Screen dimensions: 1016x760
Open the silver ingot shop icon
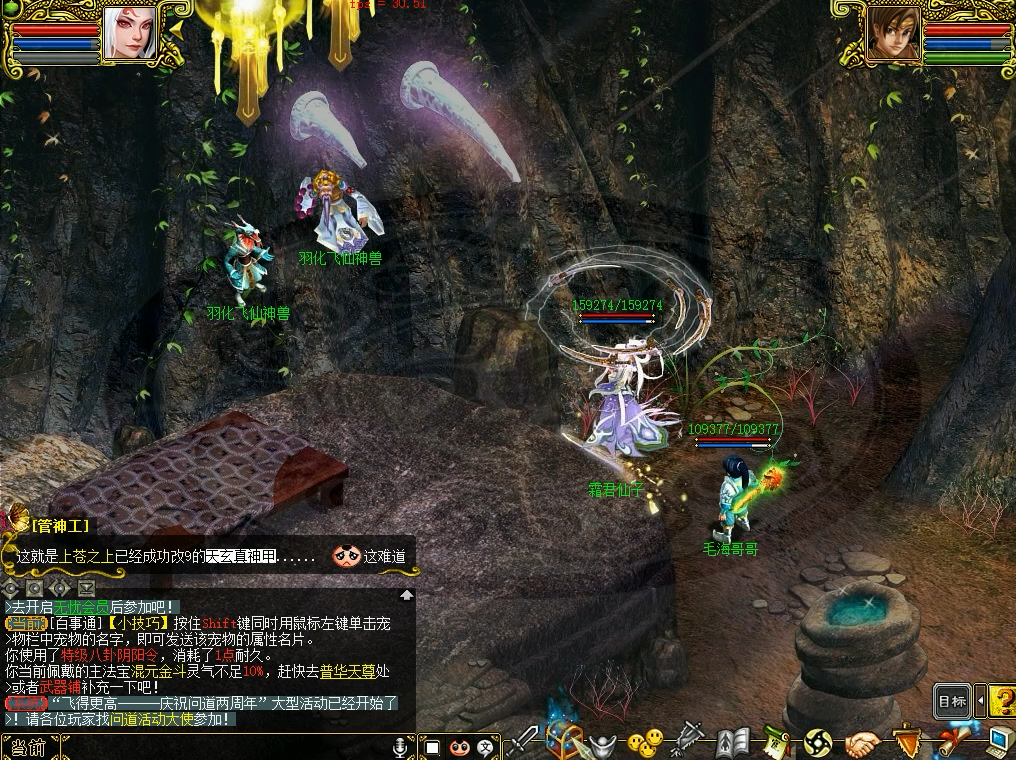(x=603, y=744)
